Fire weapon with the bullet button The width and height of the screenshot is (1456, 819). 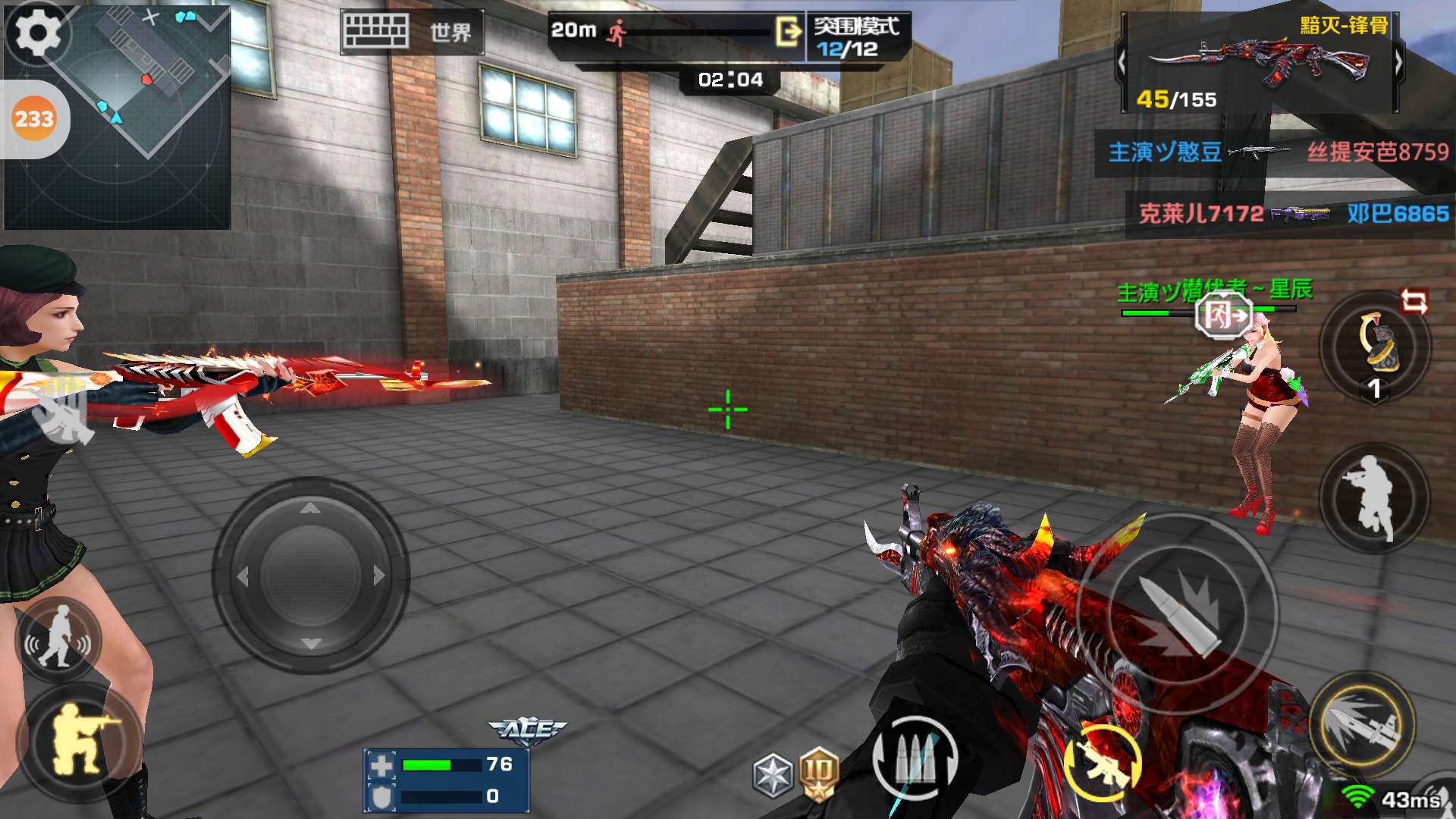click(x=1178, y=614)
